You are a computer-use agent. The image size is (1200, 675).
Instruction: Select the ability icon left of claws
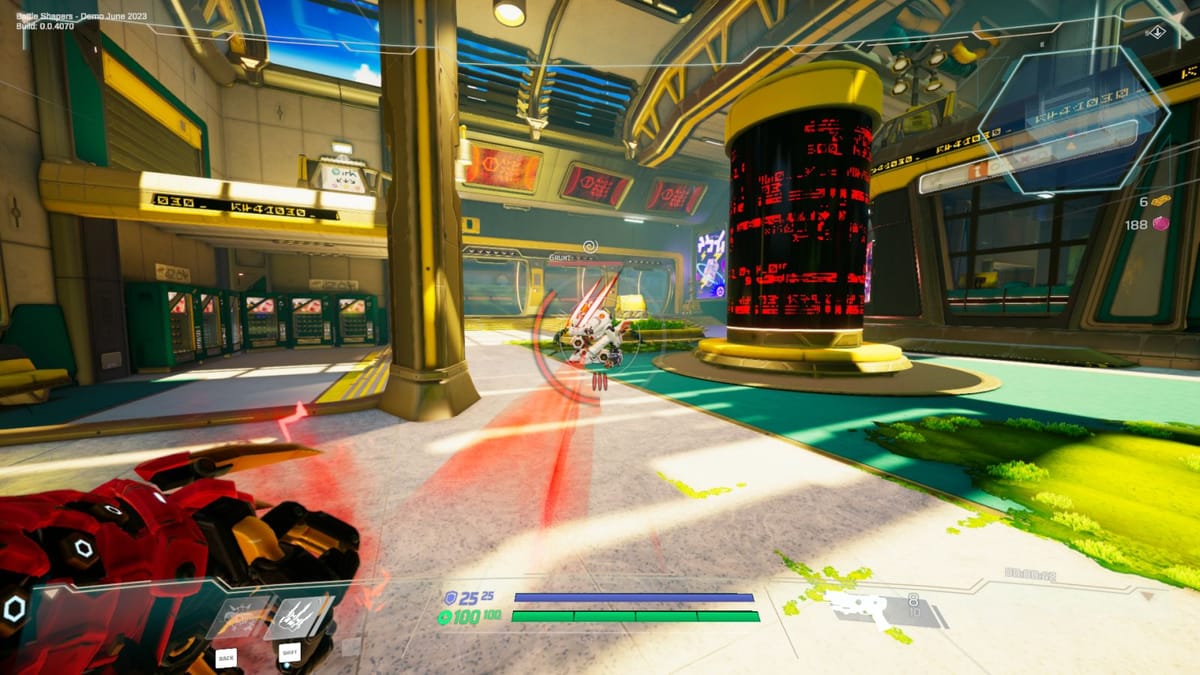coord(237,617)
